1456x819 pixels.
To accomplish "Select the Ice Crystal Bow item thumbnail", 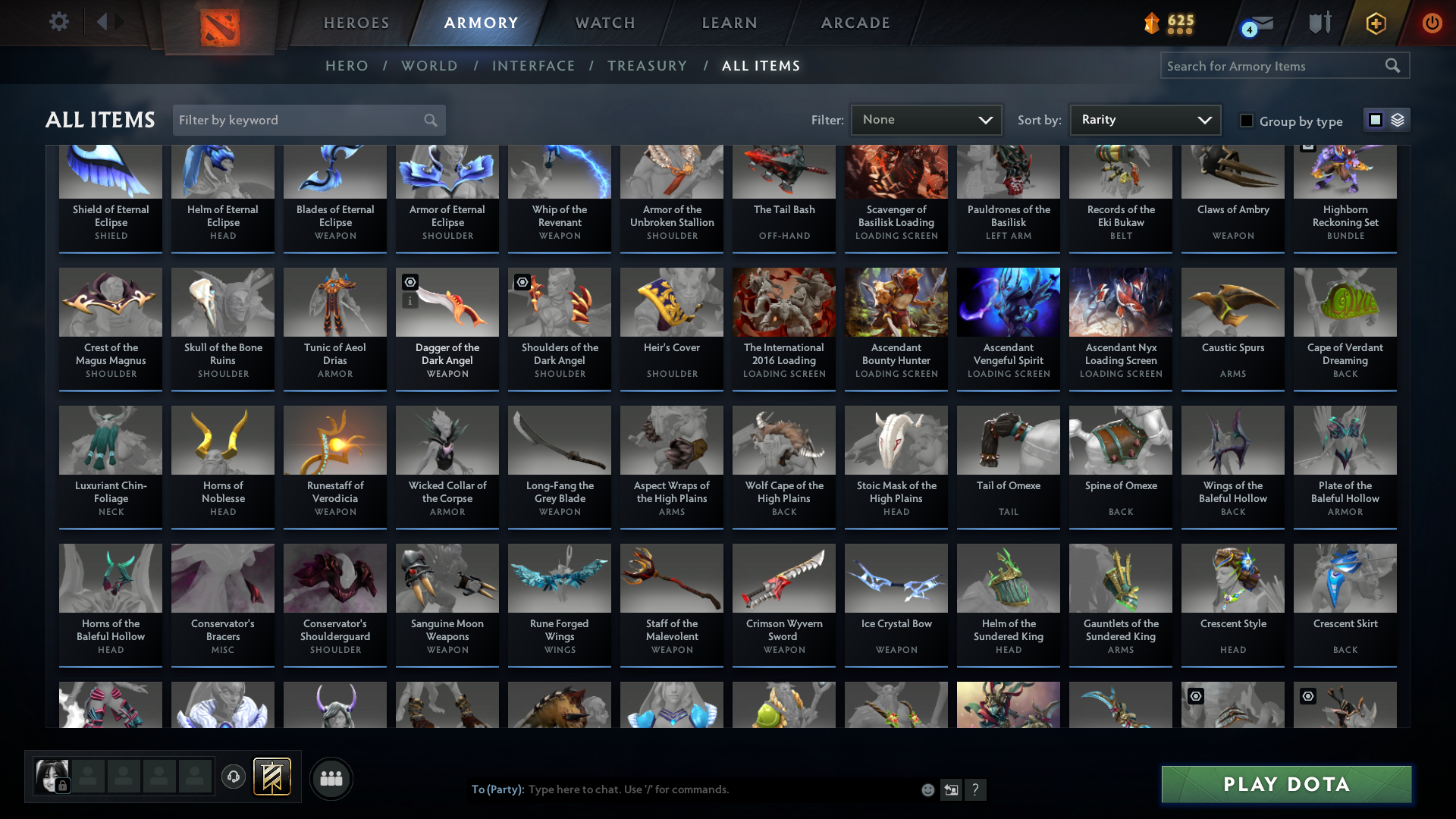I will pos(896,578).
